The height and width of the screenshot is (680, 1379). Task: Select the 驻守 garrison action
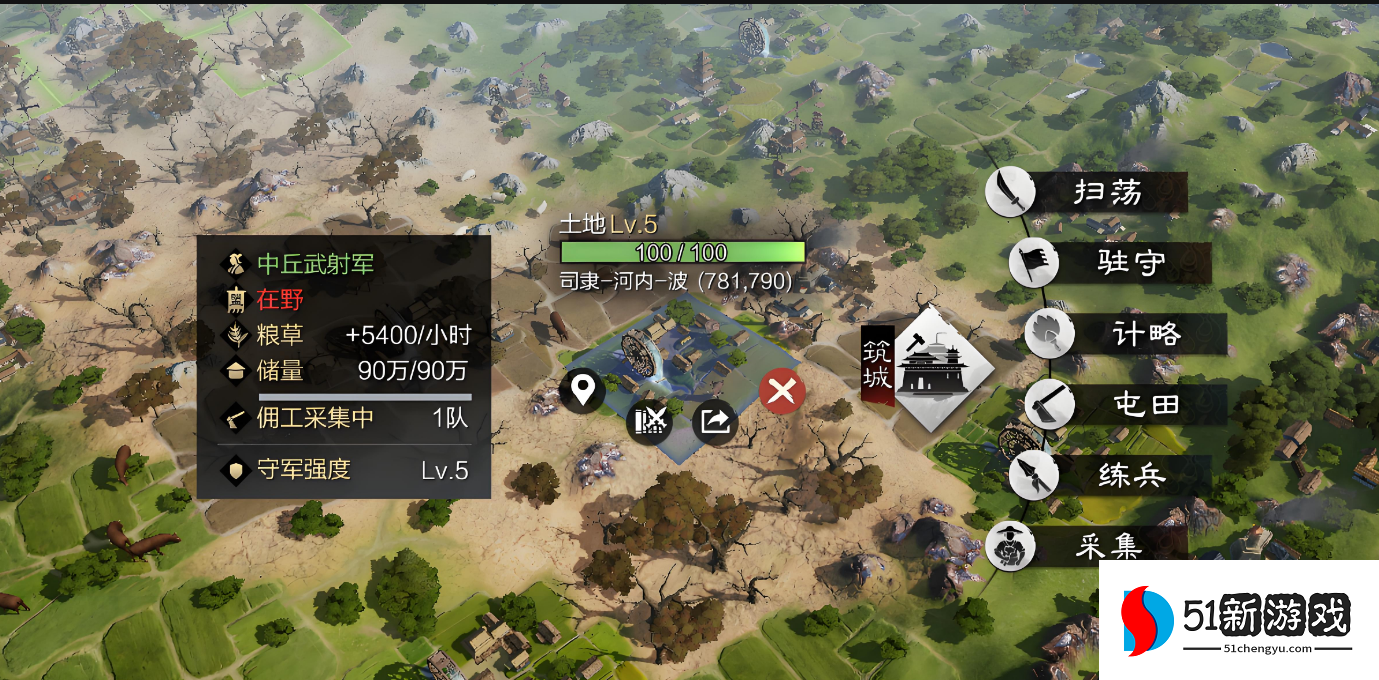1110,263
